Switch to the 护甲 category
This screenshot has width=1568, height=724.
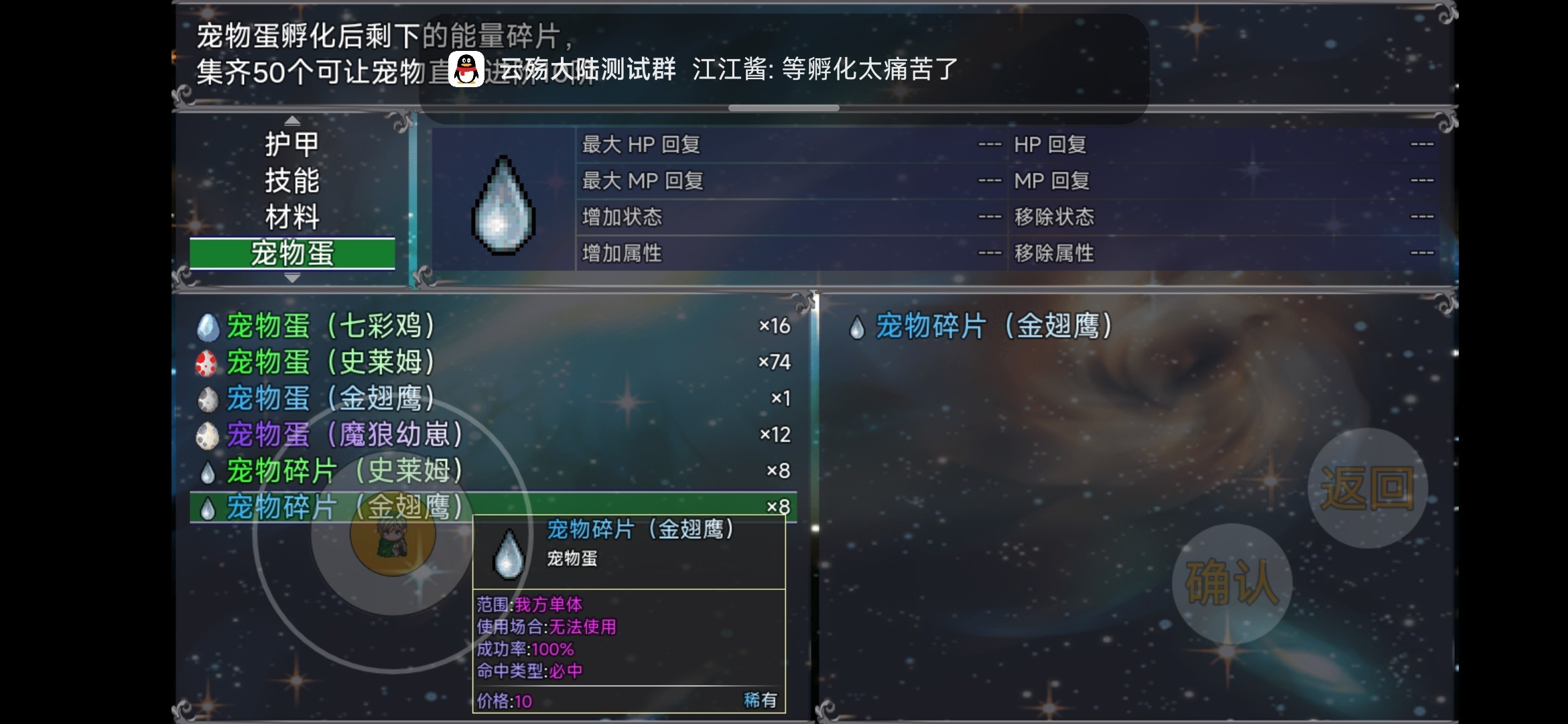pyautogui.click(x=291, y=143)
